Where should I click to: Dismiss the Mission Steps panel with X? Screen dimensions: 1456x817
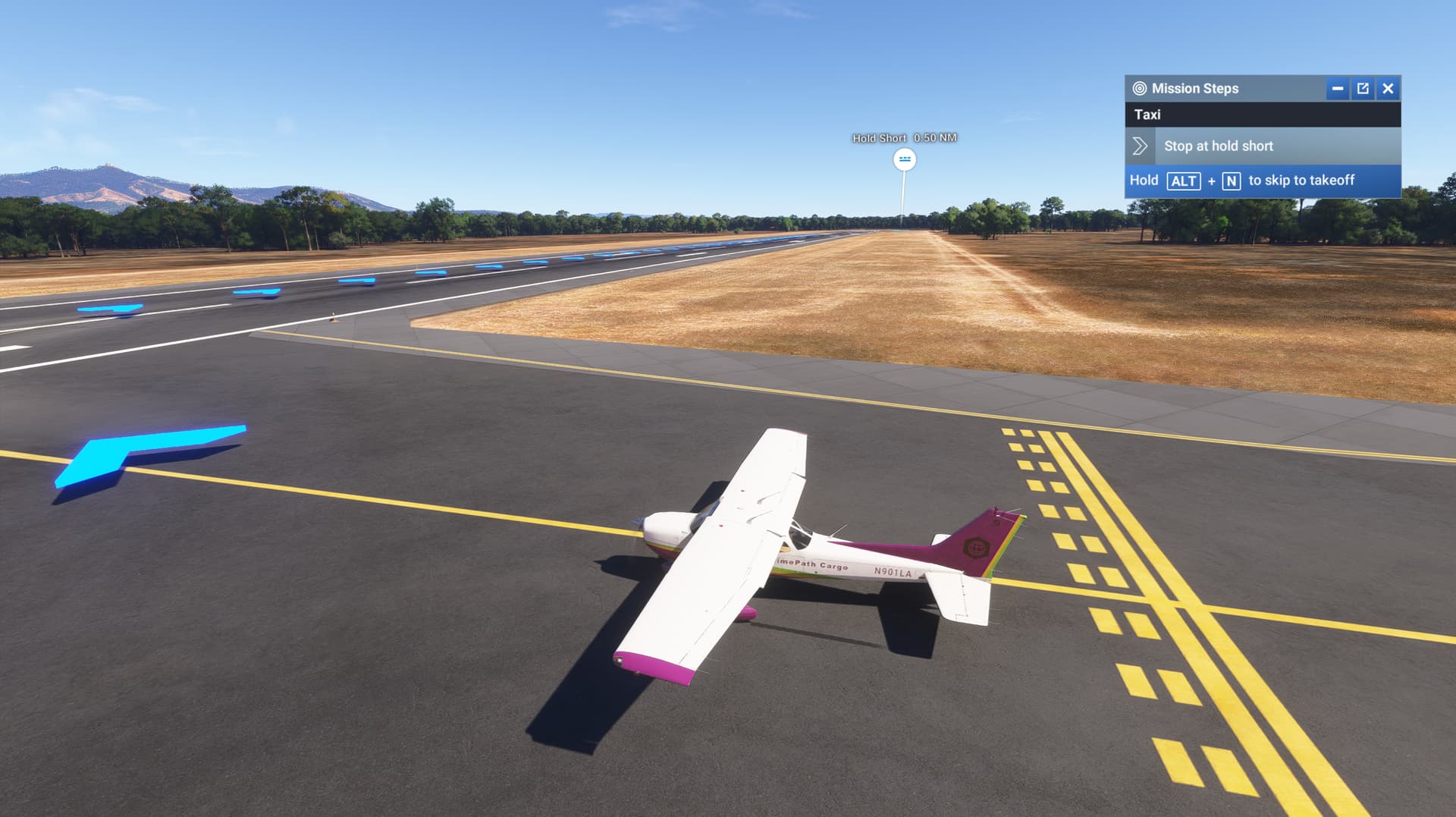tap(1388, 88)
